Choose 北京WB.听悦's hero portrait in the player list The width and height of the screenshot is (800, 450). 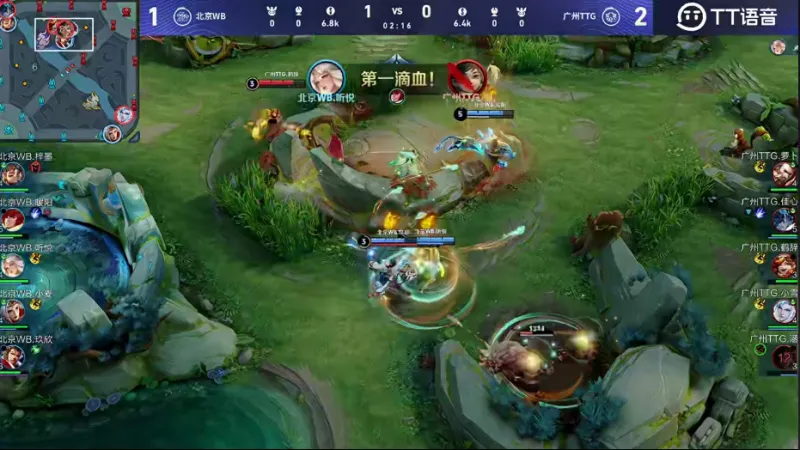click(x=13, y=265)
